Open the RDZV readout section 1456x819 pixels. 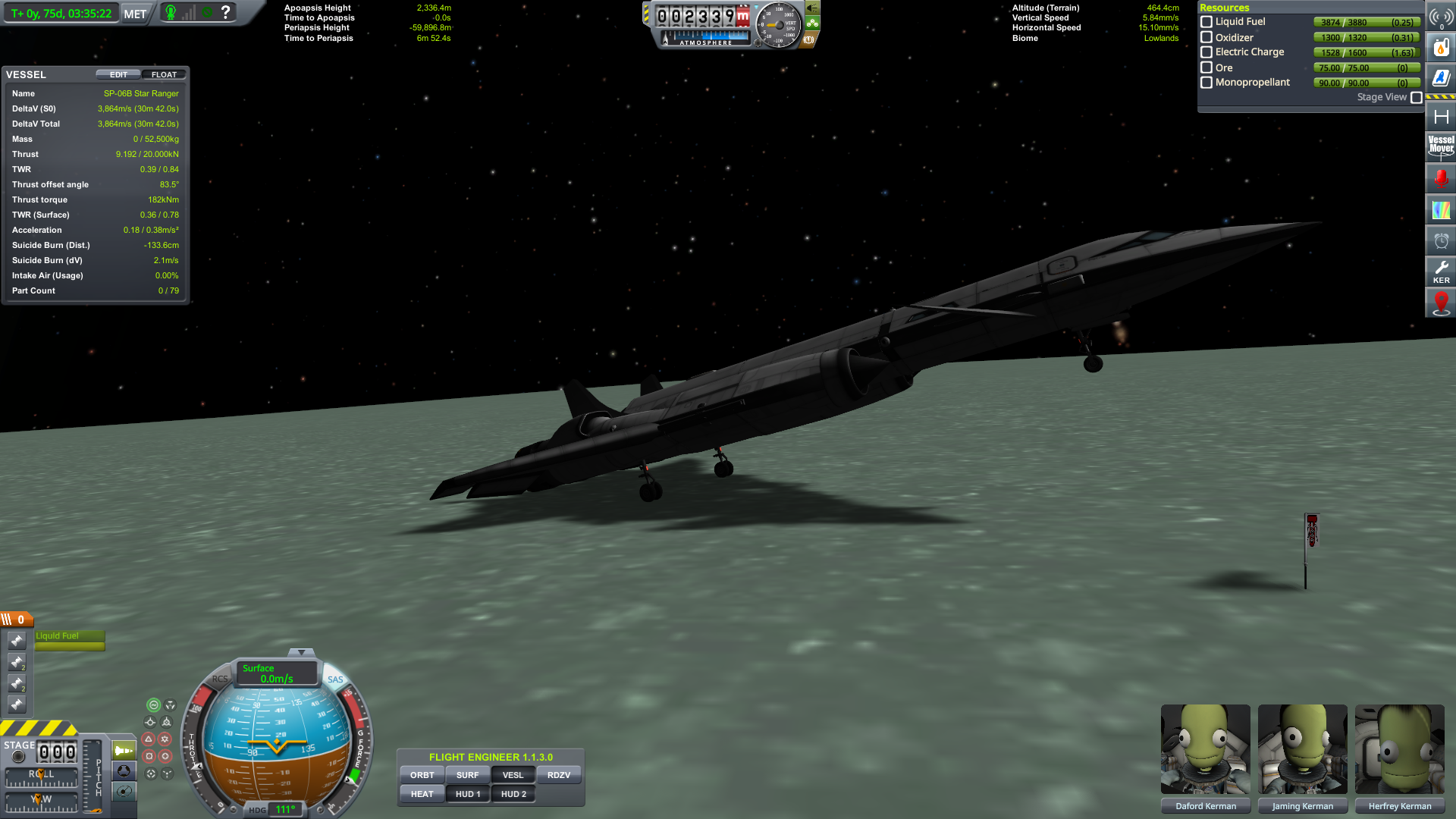[x=559, y=775]
